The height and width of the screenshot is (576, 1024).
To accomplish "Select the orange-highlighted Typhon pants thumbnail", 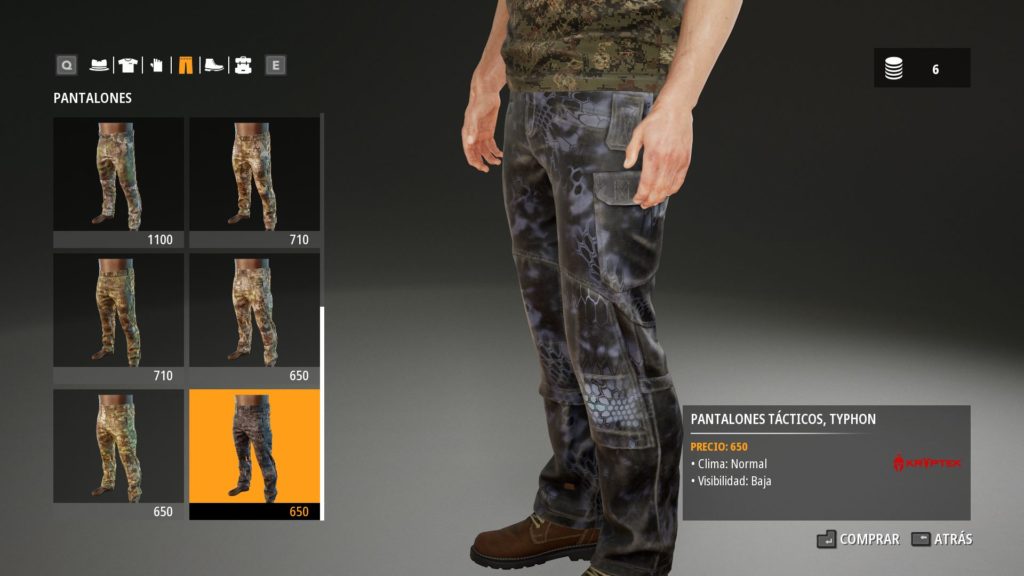I will coord(254,454).
